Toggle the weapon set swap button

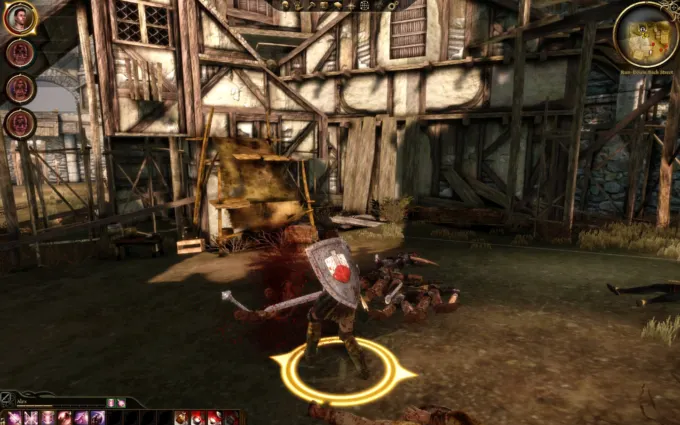[6, 398]
